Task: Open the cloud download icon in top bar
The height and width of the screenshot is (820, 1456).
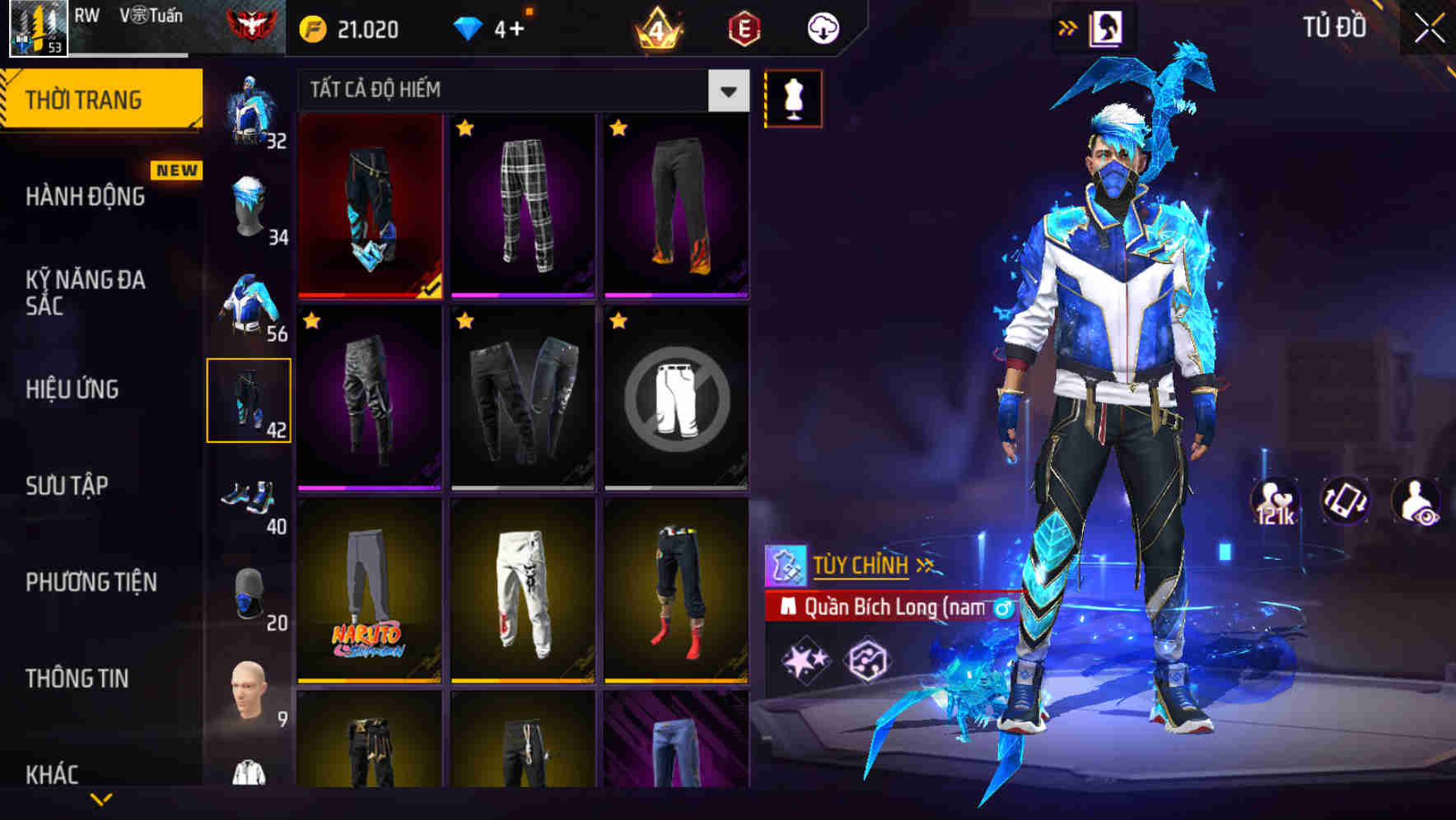Action: coord(823,27)
